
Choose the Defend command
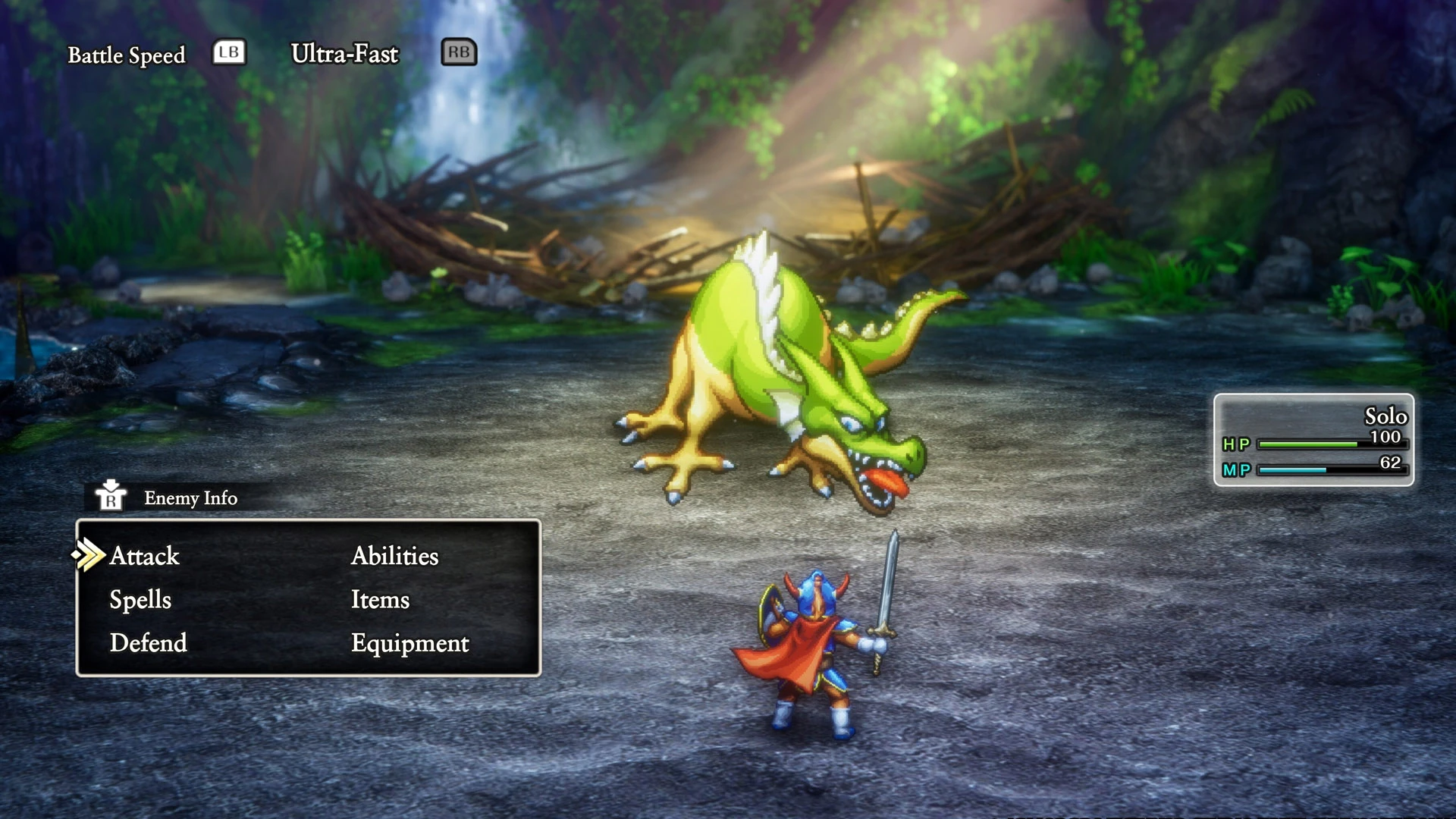click(148, 643)
